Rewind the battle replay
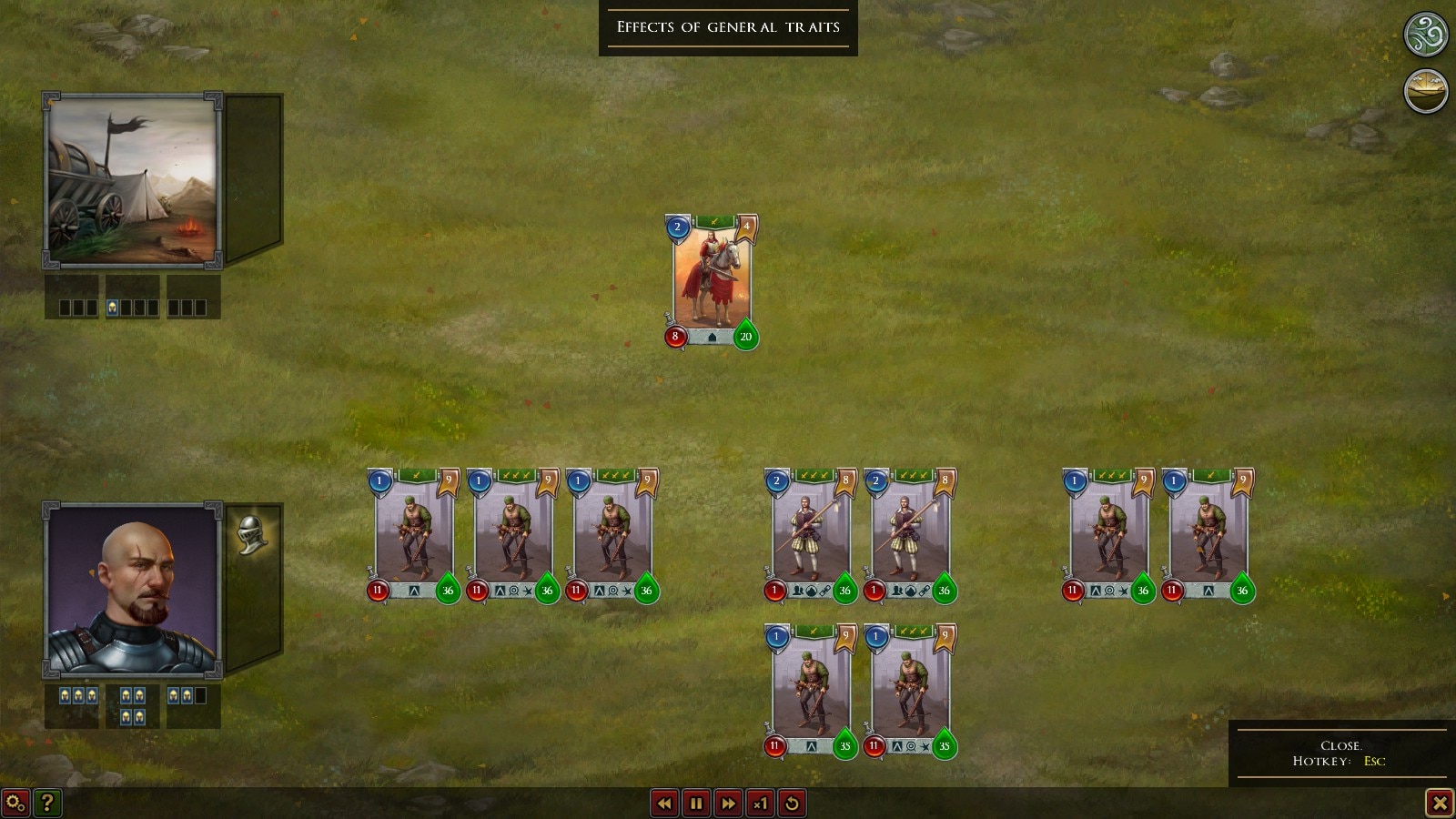Image resolution: width=1456 pixels, height=819 pixels. [664, 803]
